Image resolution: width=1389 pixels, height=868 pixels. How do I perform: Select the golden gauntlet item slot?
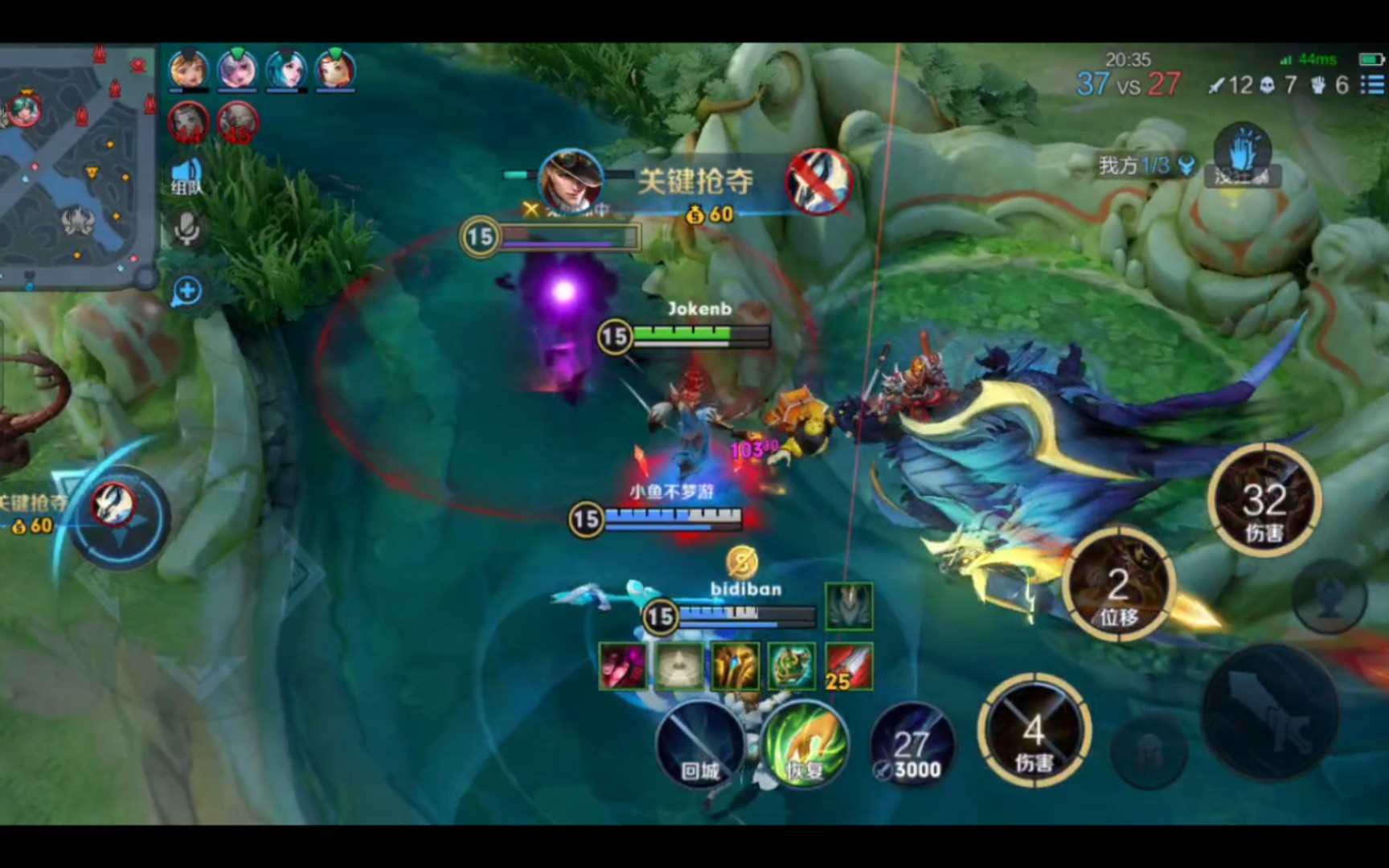tap(735, 666)
